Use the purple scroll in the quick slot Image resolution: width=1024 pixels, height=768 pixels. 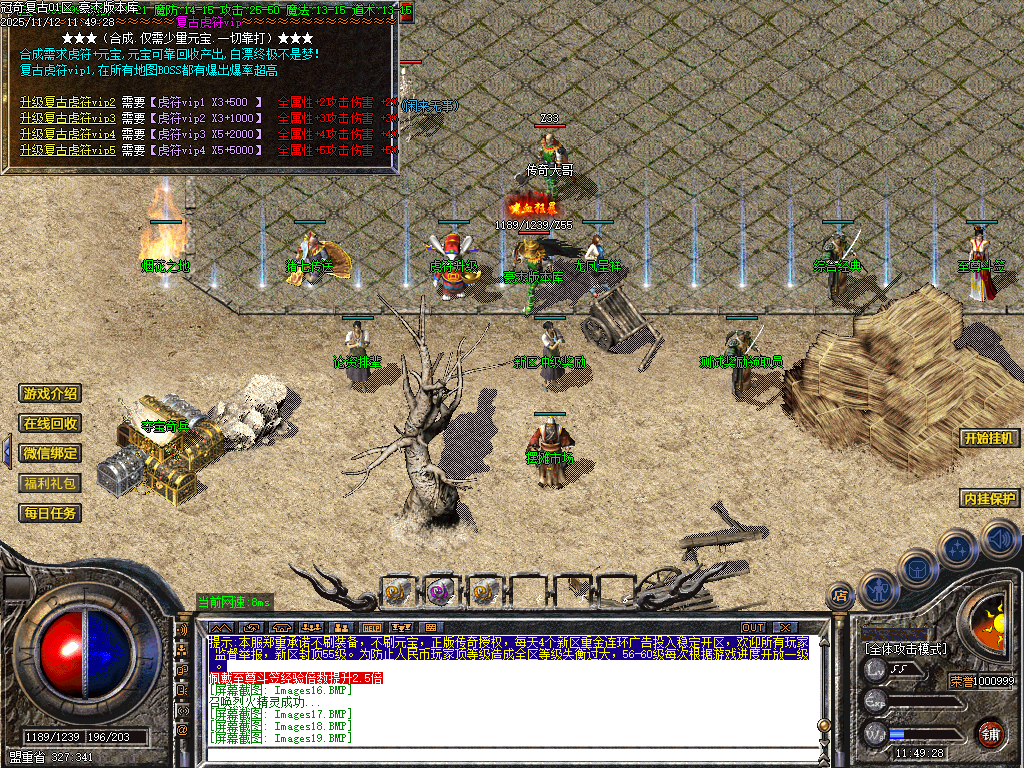click(x=440, y=591)
